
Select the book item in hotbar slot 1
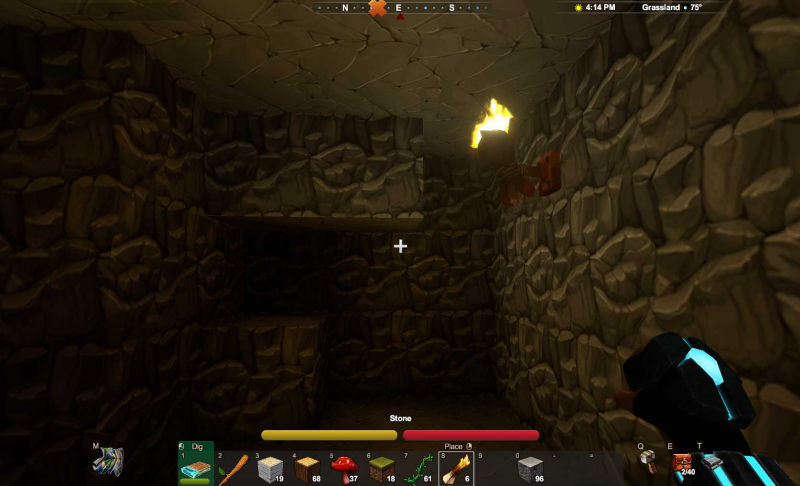pyautogui.click(x=196, y=466)
